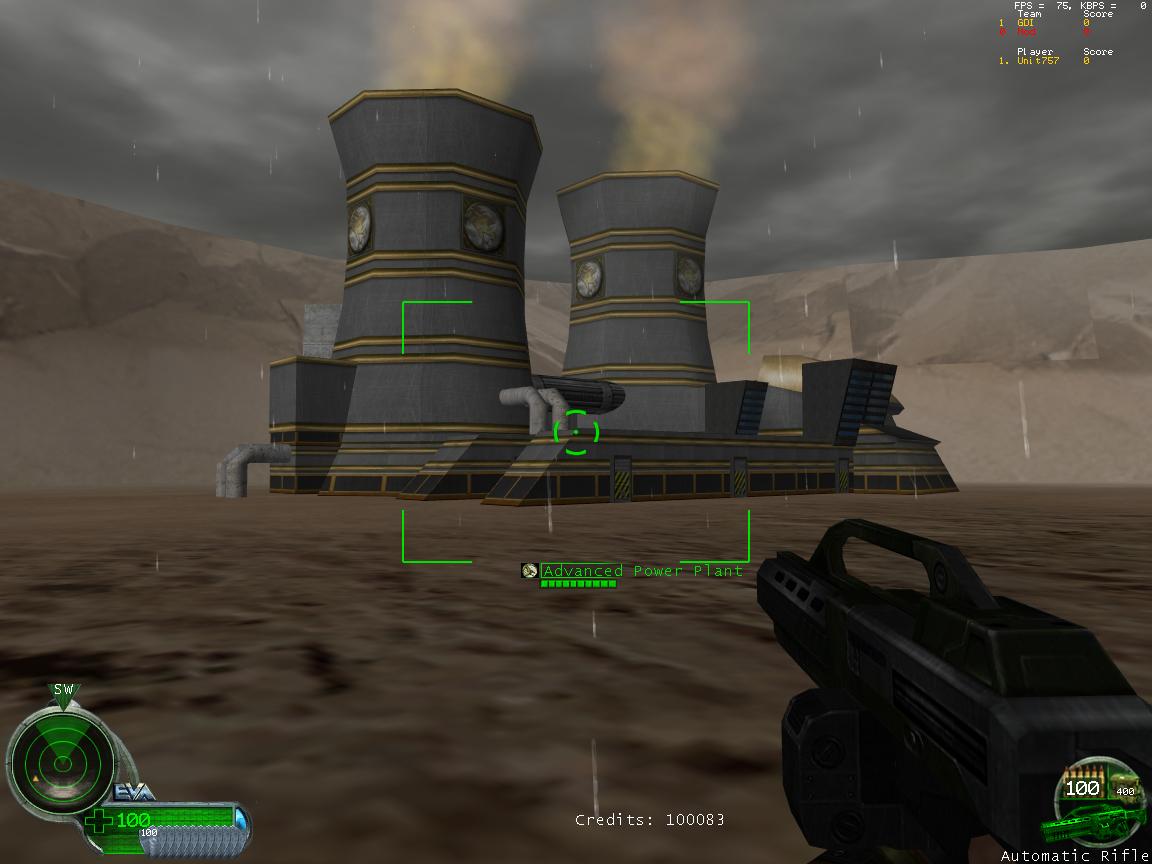Select the EVA logo beside the radar
The width and height of the screenshot is (1152, 864).
pyautogui.click(x=132, y=792)
